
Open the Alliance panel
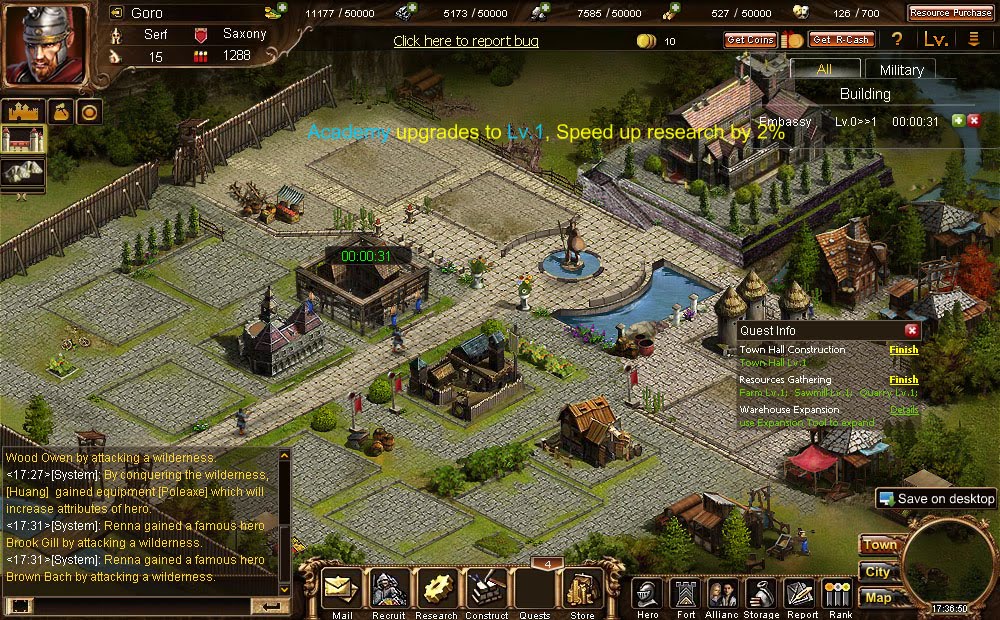(723, 594)
